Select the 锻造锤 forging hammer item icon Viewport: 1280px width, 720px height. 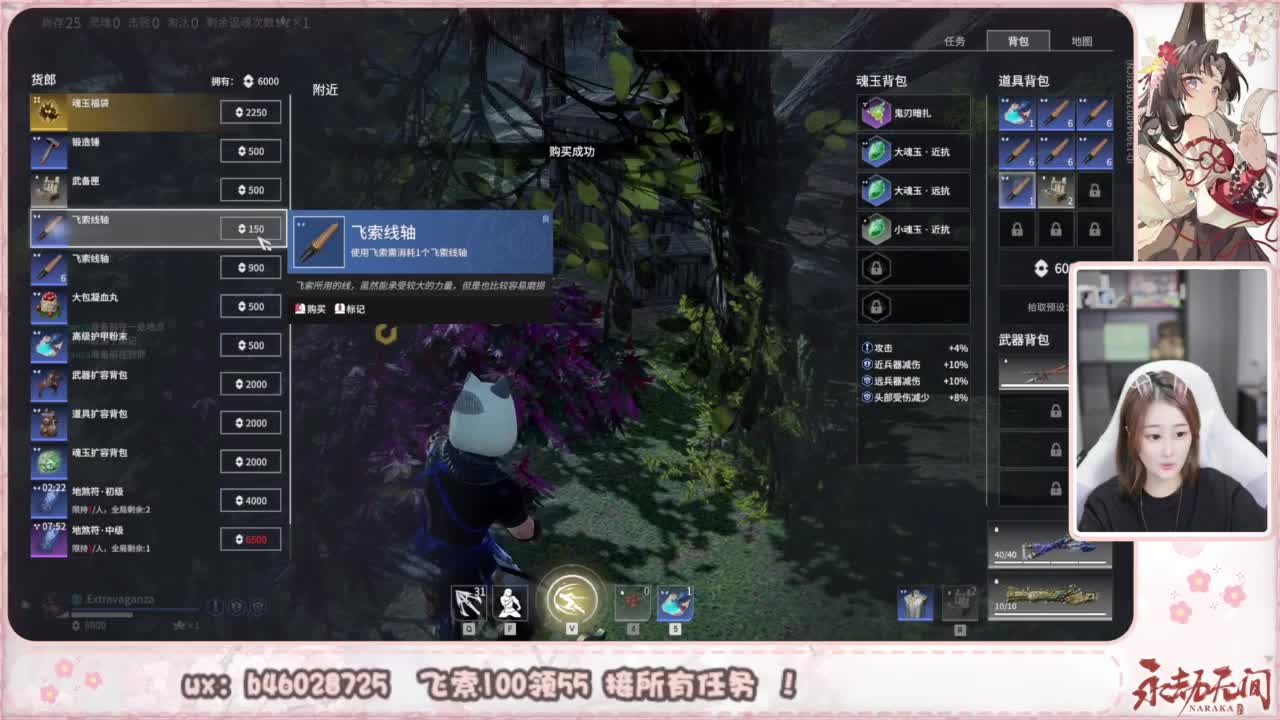[x=48, y=150]
